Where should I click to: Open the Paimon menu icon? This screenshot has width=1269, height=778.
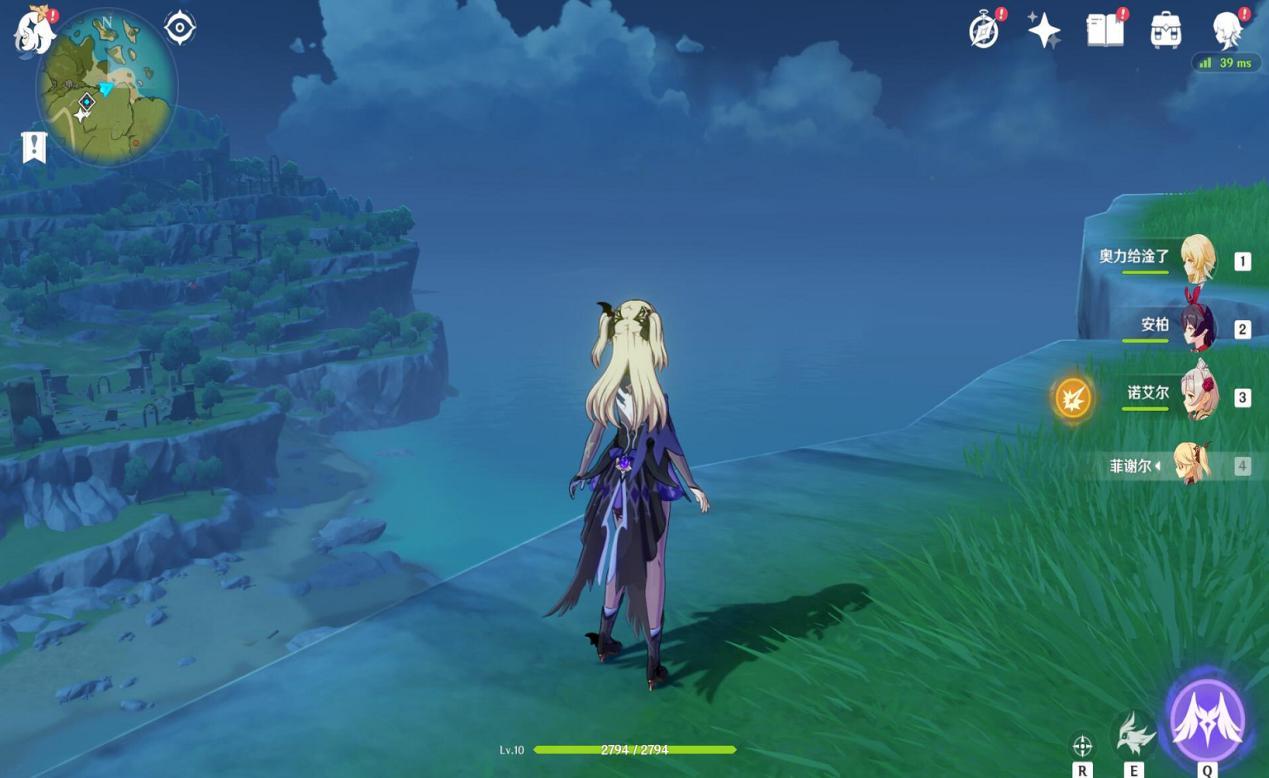(x=33, y=30)
